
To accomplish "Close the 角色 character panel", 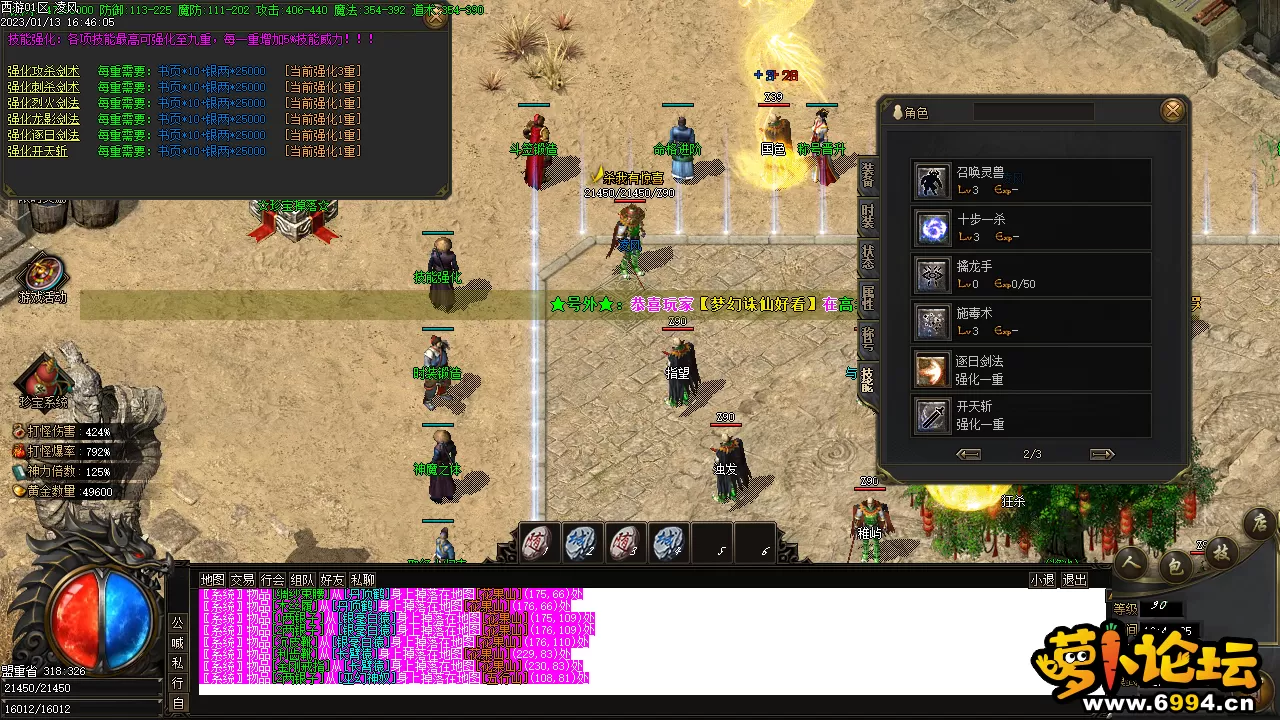I will (x=1173, y=110).
